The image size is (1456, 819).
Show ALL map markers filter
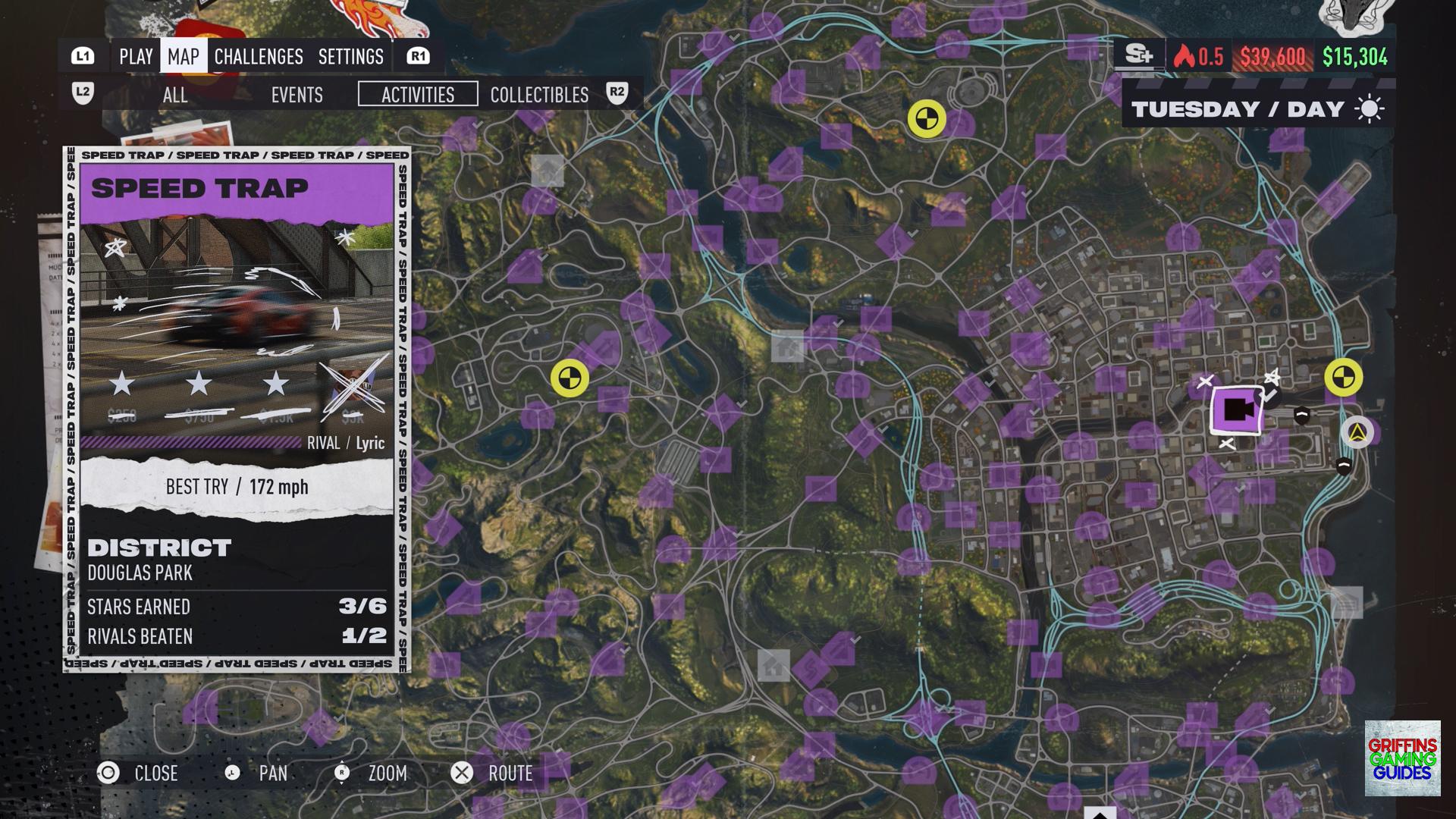tap(175, 95)
